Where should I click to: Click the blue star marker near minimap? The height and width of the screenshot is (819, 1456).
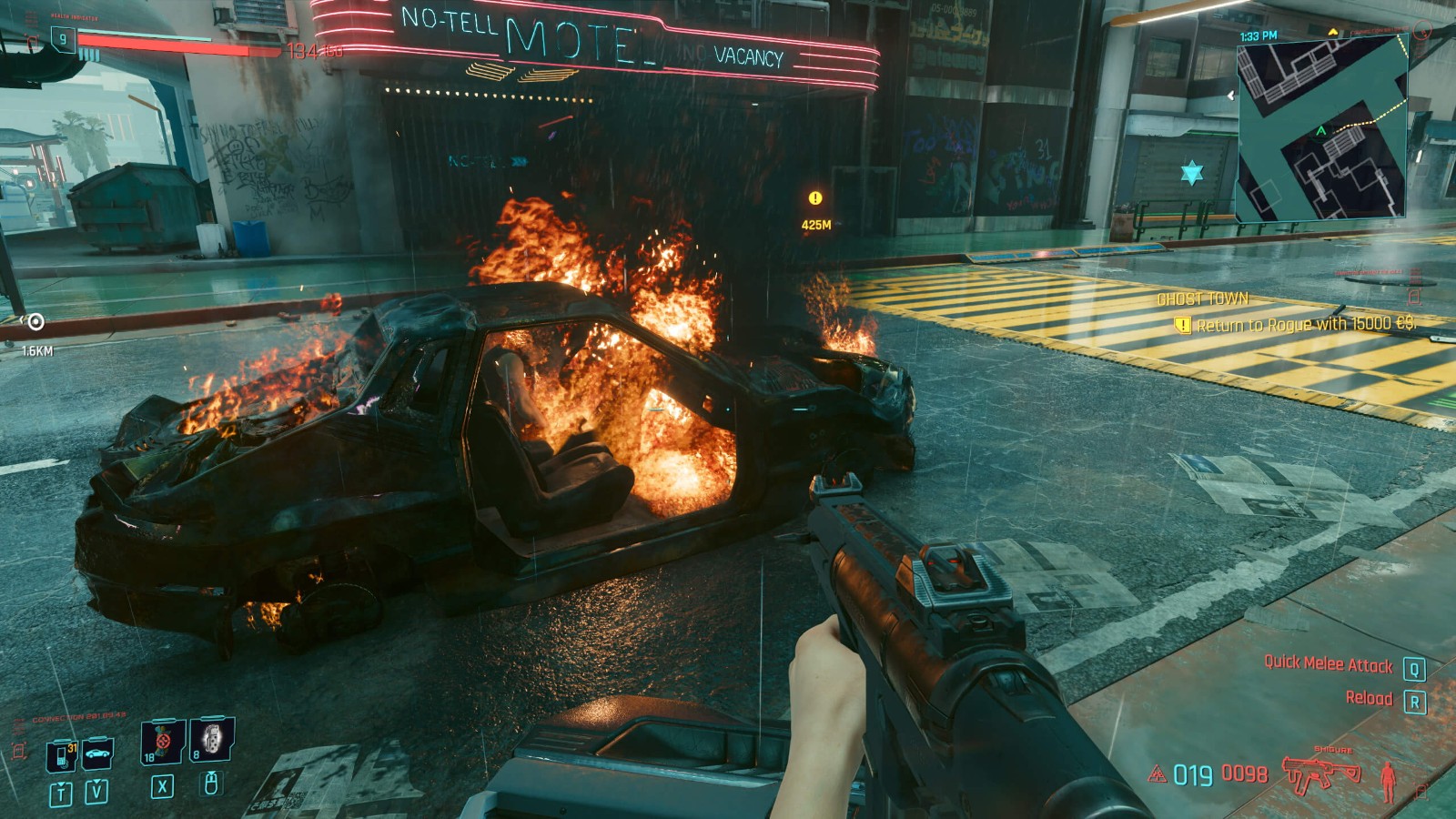coord(1191,172)
